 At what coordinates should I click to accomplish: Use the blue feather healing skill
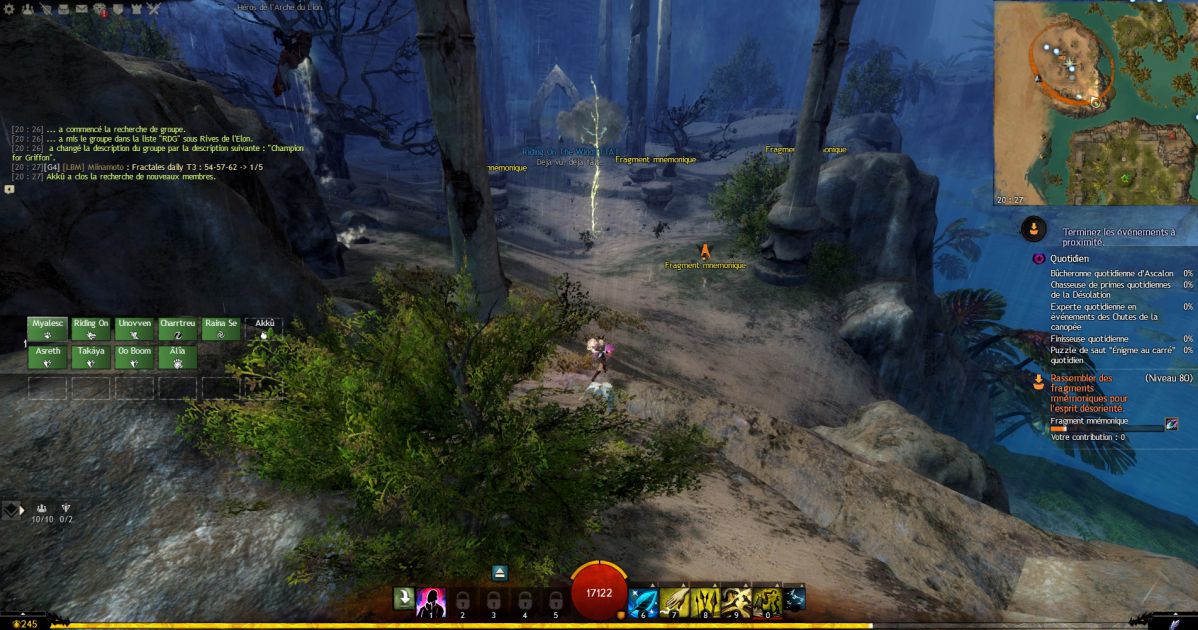point(641,599)
